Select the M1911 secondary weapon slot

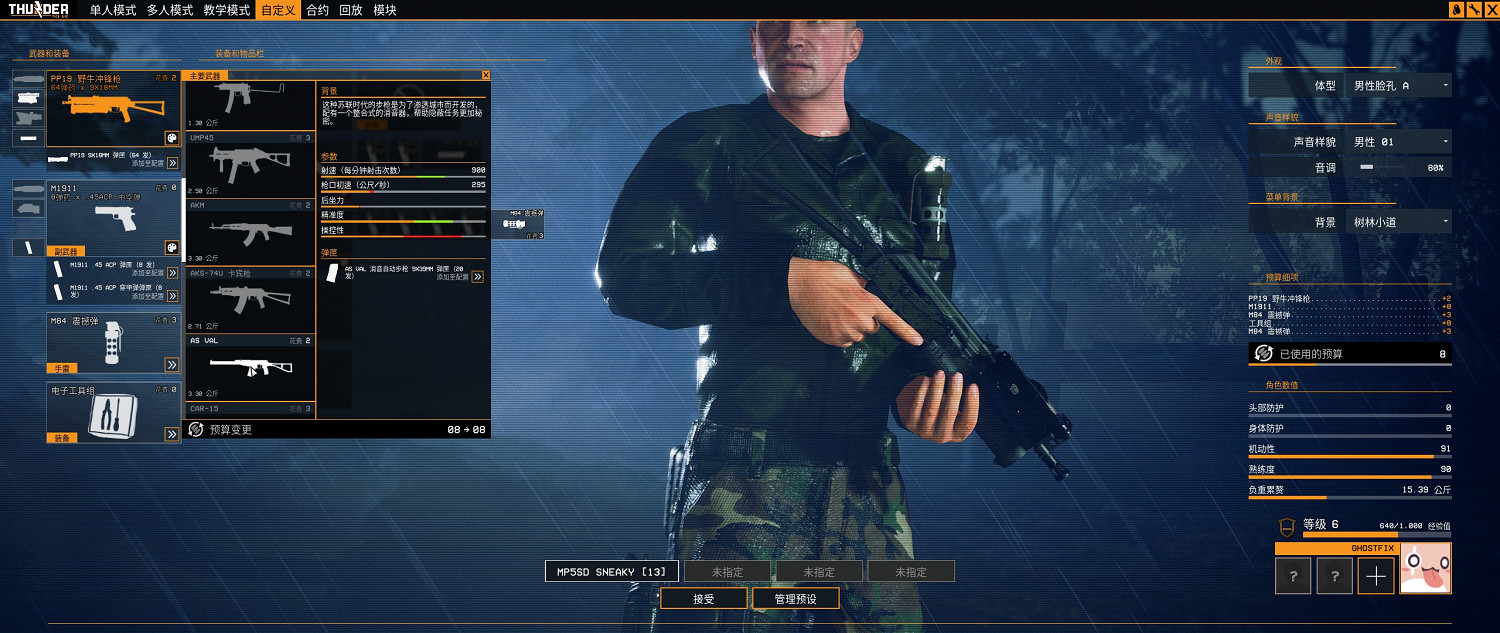point(113,217)
